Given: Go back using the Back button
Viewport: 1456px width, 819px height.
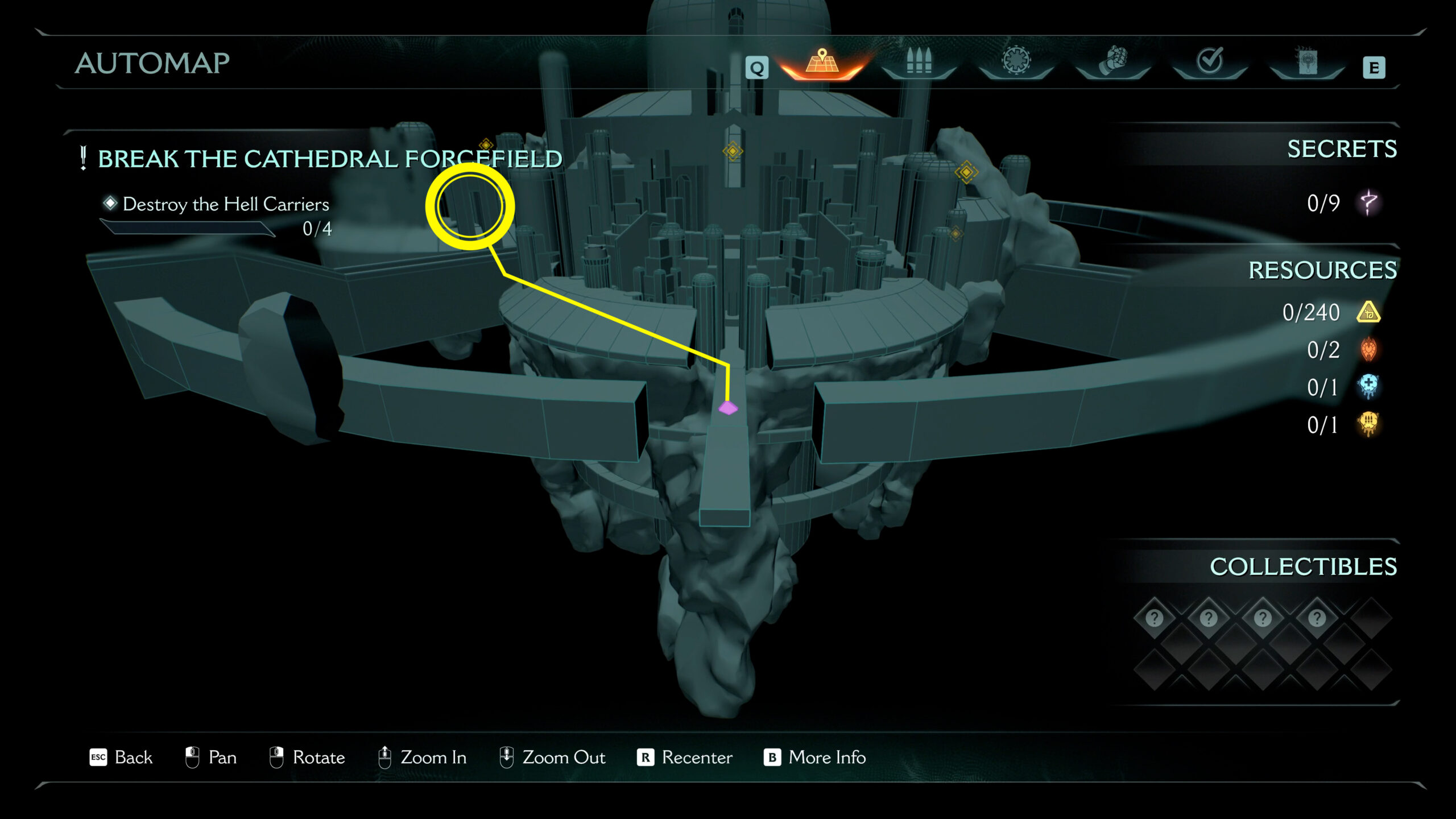Looking at the screenshot, I should 121,758.
